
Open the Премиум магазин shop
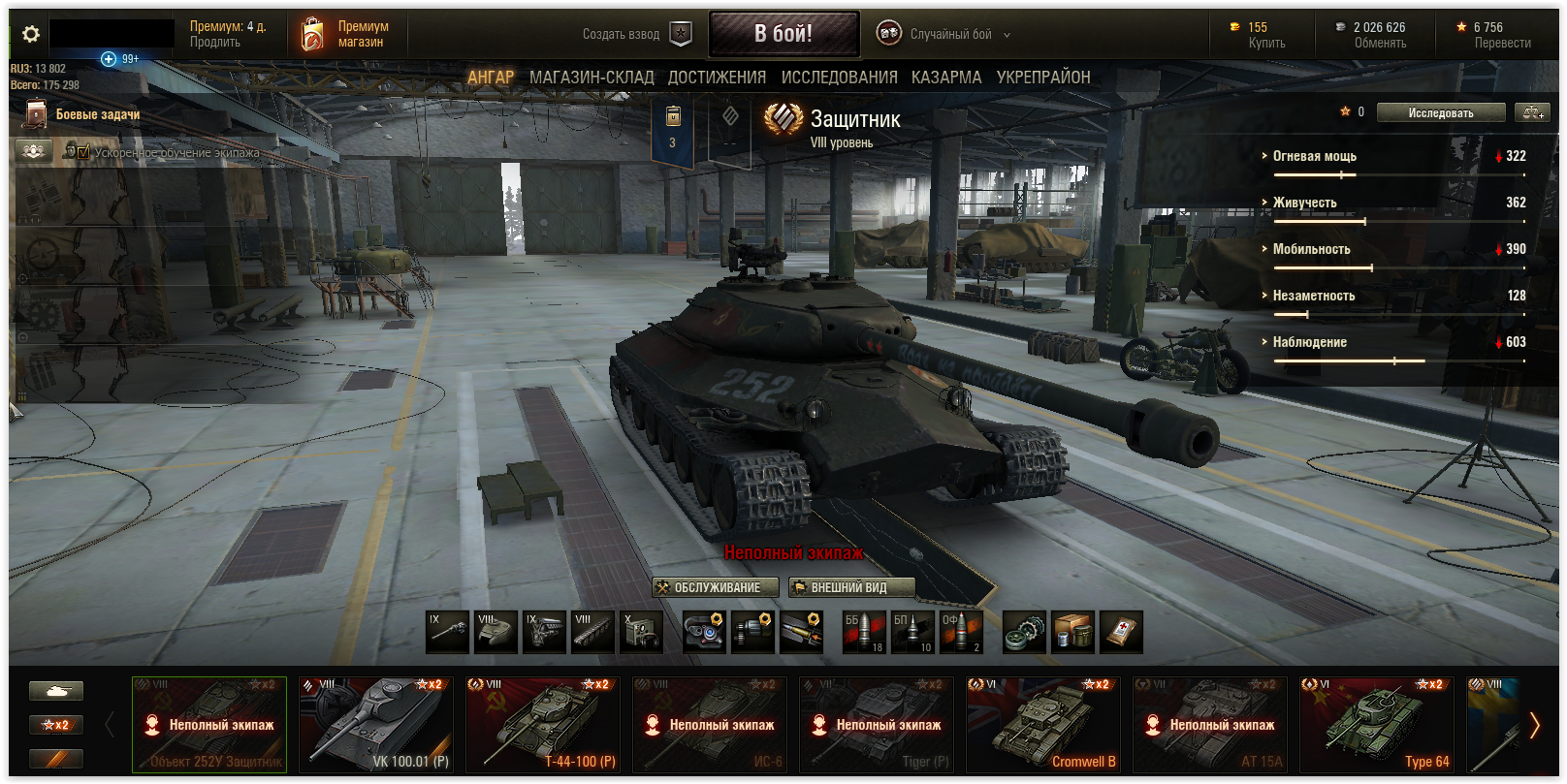click(x=346, y=35)
